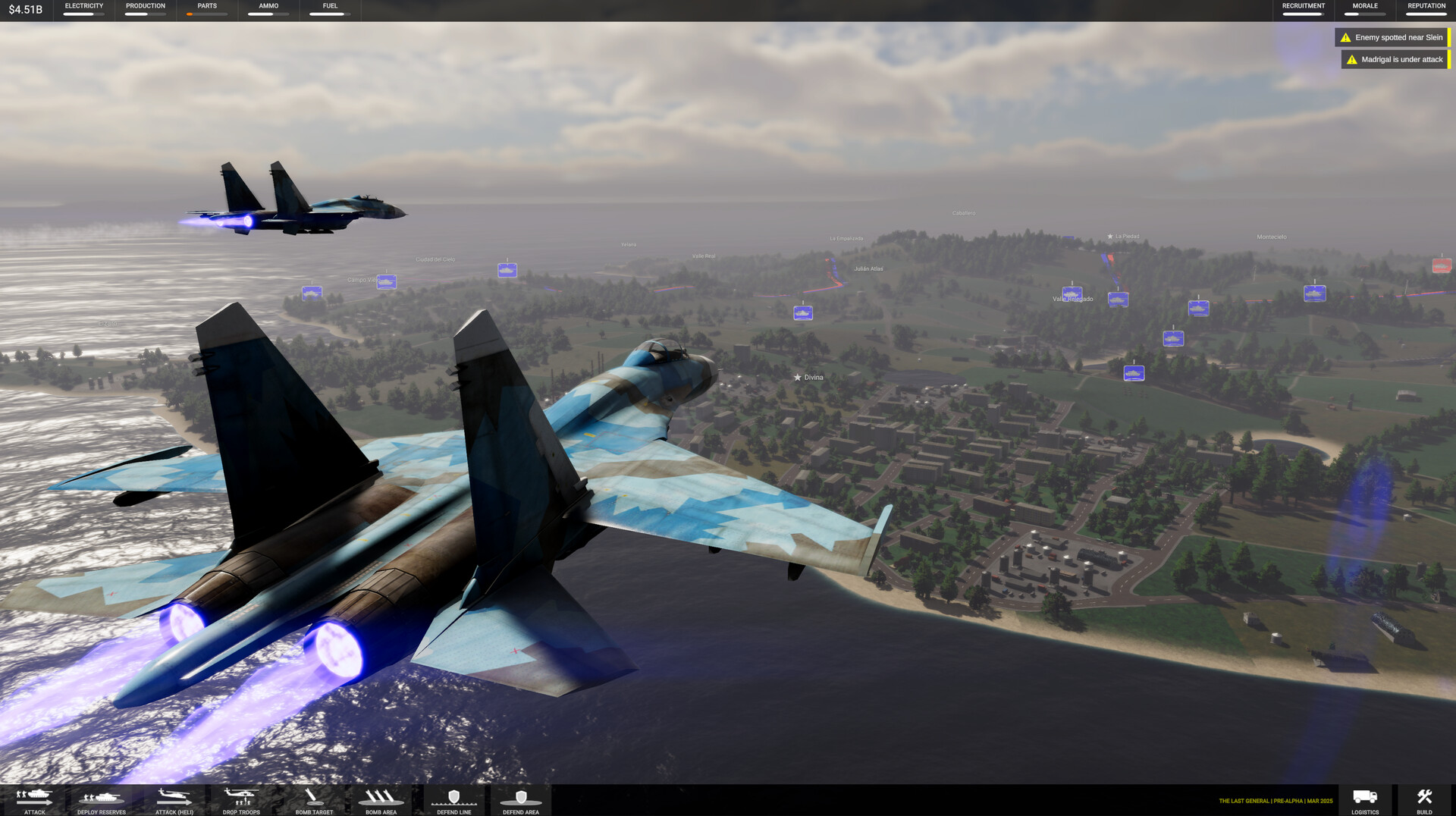1456x816 pixels.
Task: Click the $4.51B funds display
Action: tap(25, 11)
